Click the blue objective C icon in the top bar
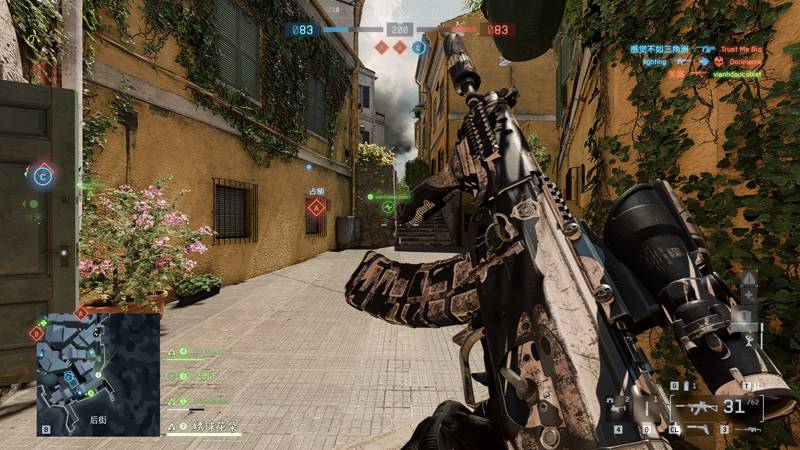This screenshot has width=800, height=450. tap(419, 47)
